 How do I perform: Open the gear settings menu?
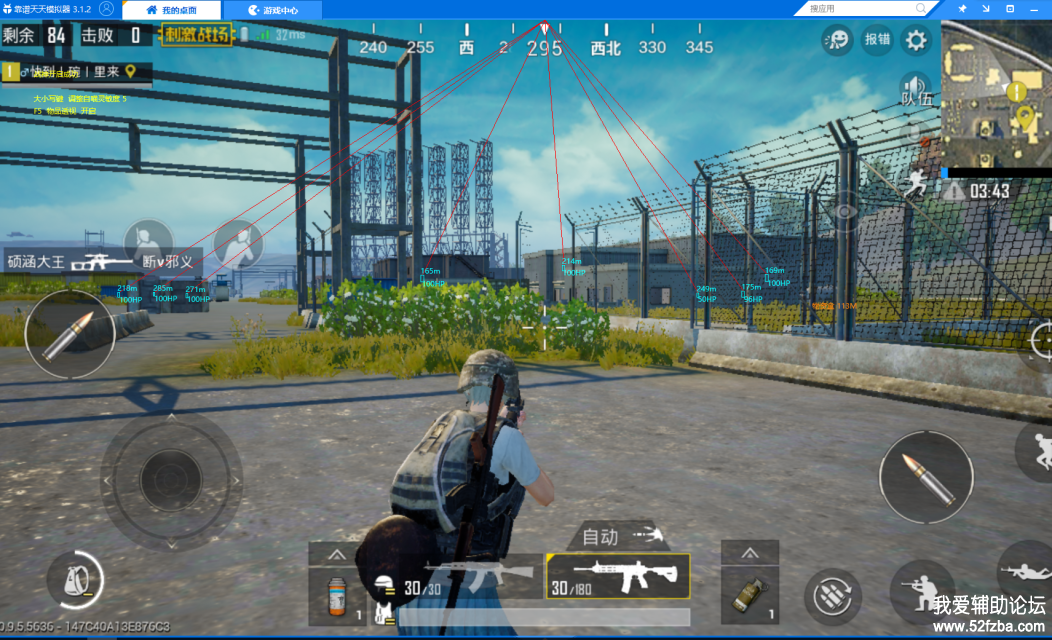(x=915, y=40)
